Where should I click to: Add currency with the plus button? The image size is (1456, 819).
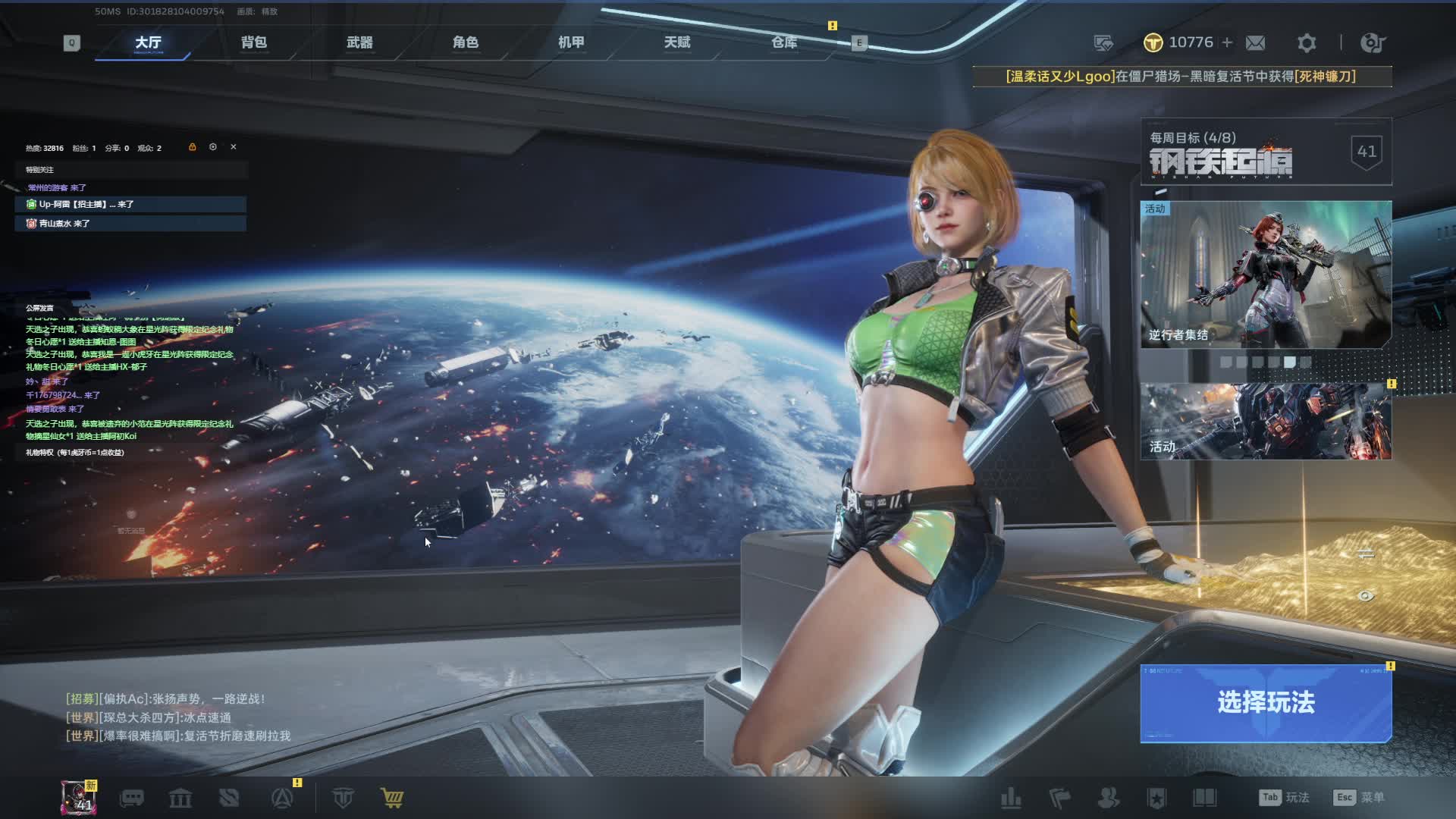click(1227, 43)
